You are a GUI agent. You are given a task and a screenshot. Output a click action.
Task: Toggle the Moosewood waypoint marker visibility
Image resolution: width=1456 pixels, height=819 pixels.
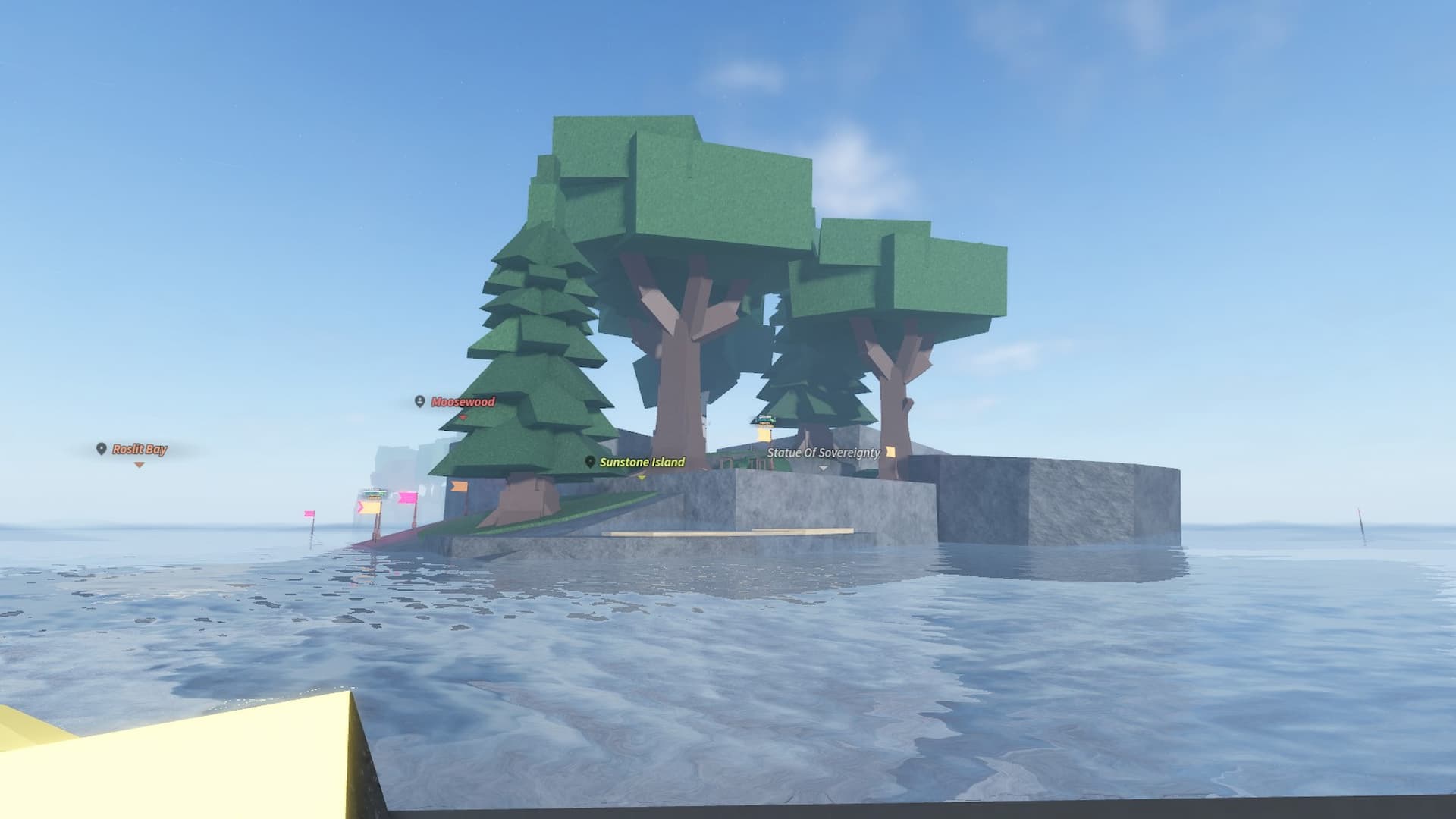point(419,403)
